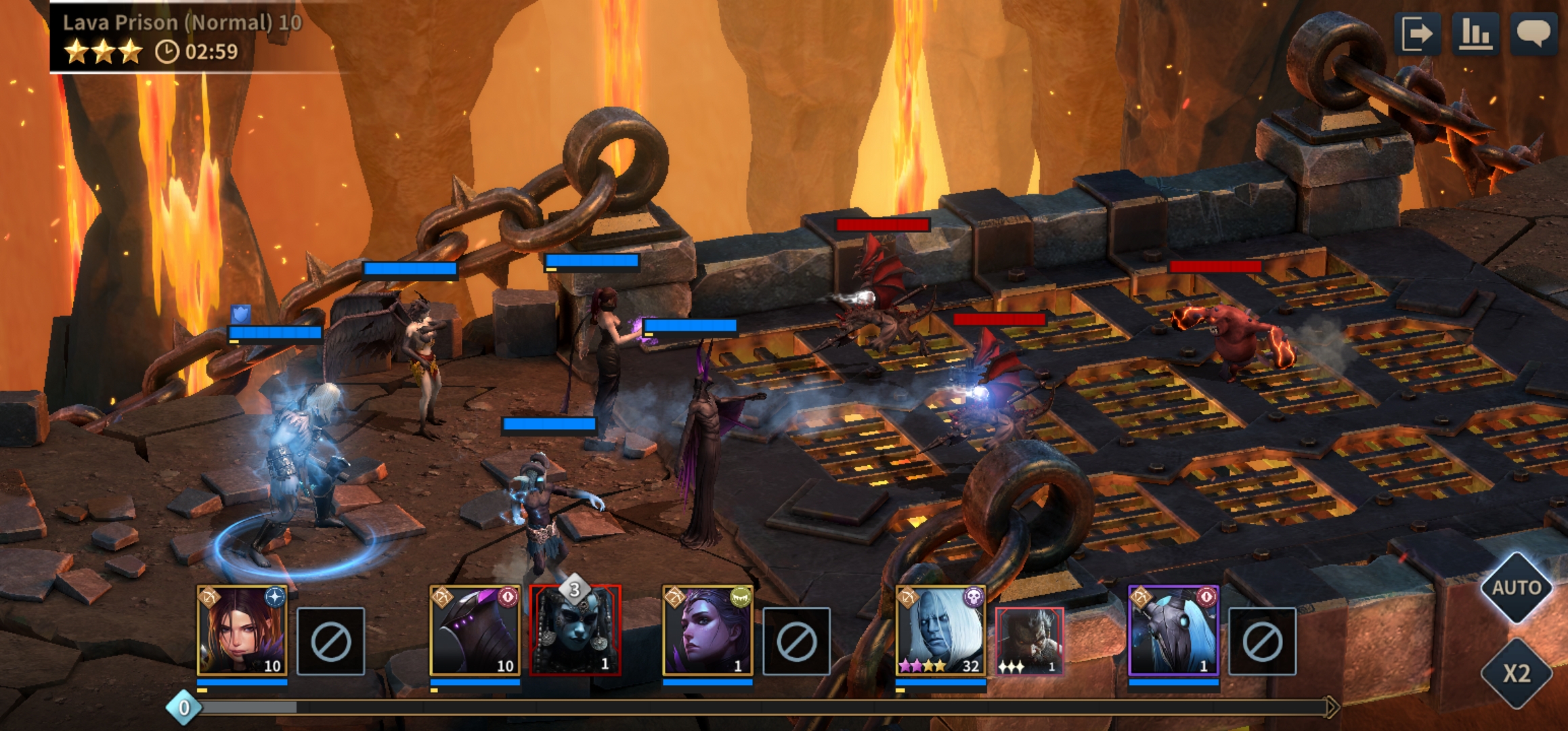Image resolution: width=1568 pixels, height=731 pixels.
Task: Toggle the X2 battle speed
Action: coord(1517,673)
